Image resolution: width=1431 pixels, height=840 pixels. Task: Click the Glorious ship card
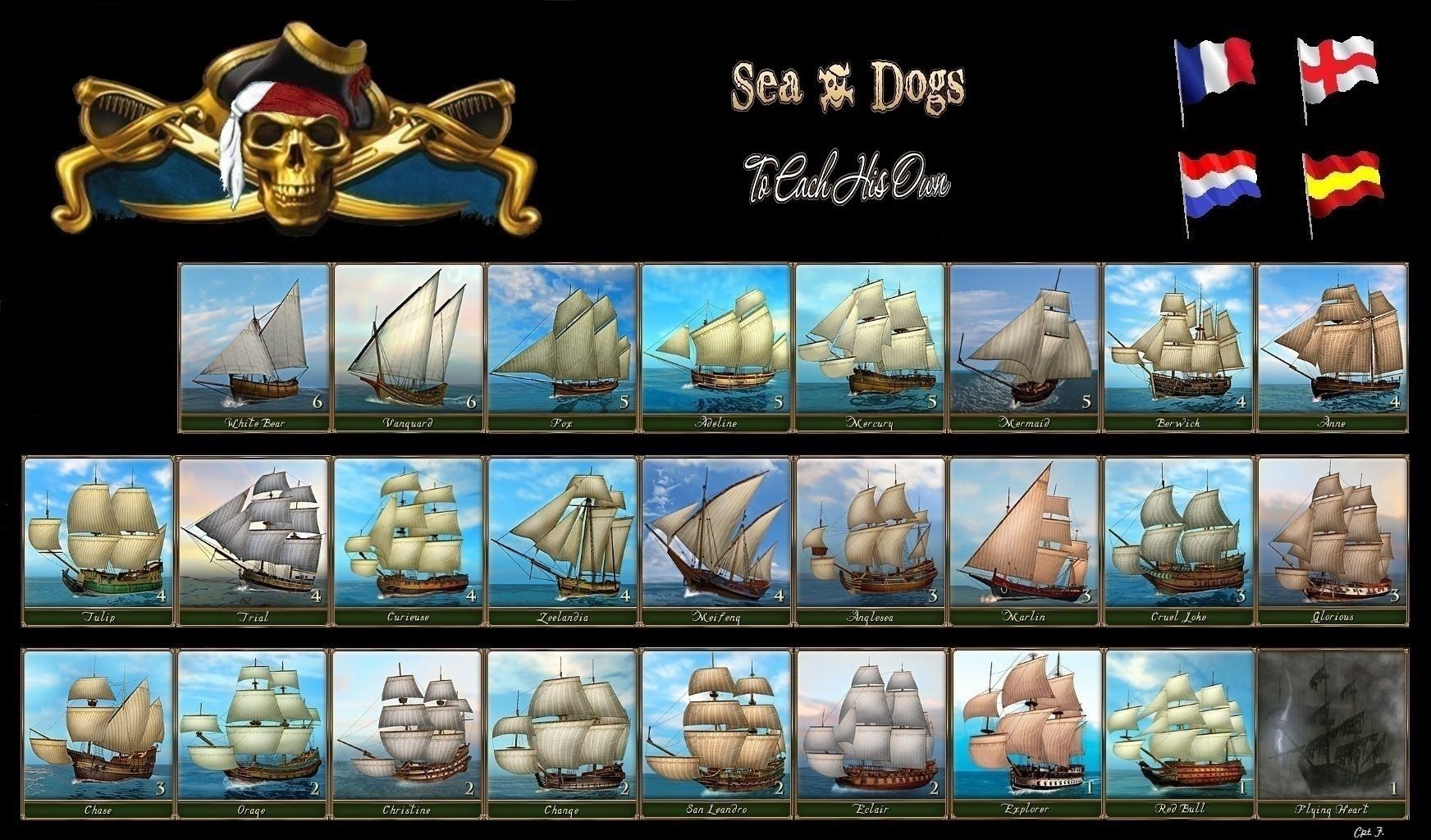click(x=1333, y=540)
